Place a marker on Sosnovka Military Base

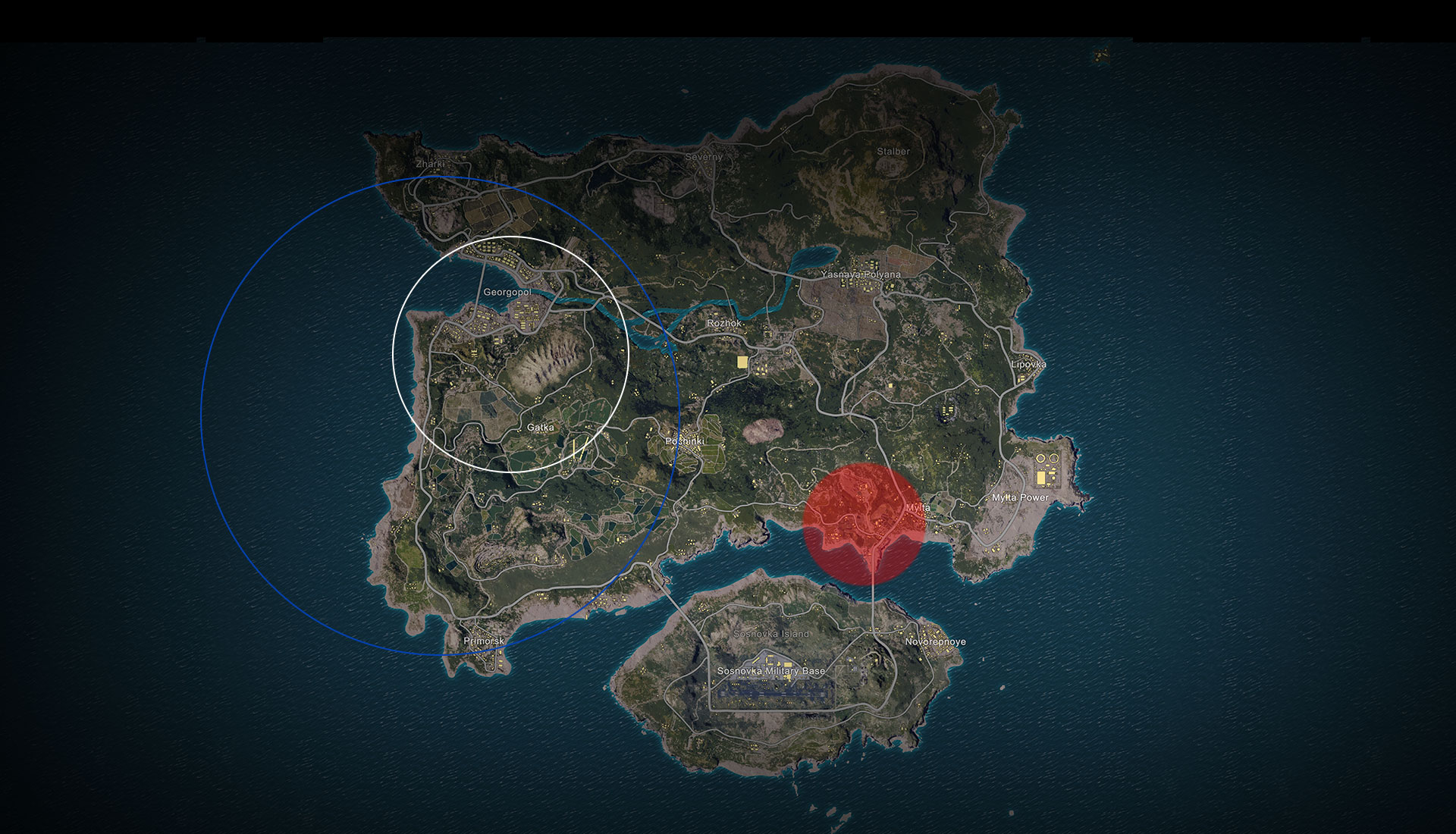[x=770, y=671]
